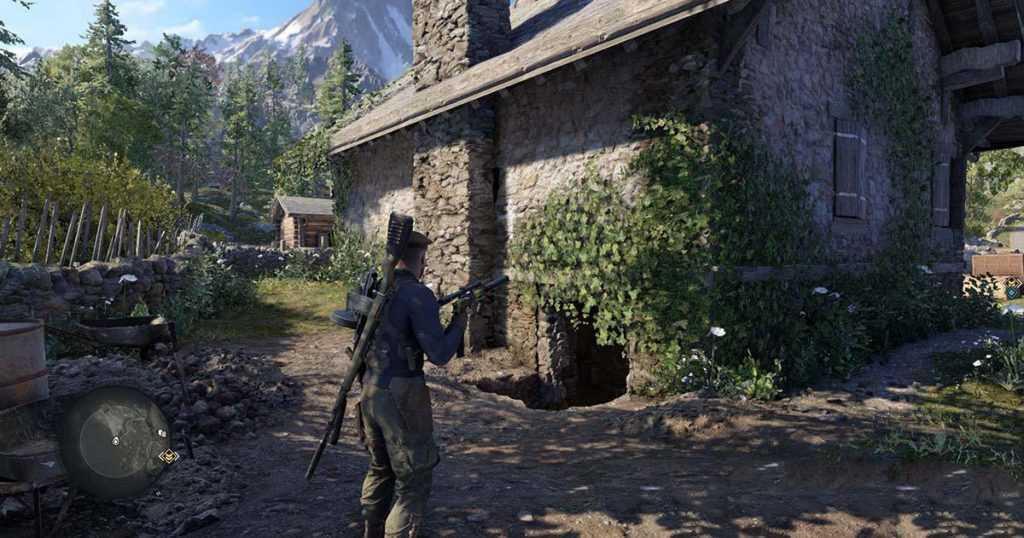Select the gold objective marker on minimap edge
1024x538 pixels.
tap(168, 456)
